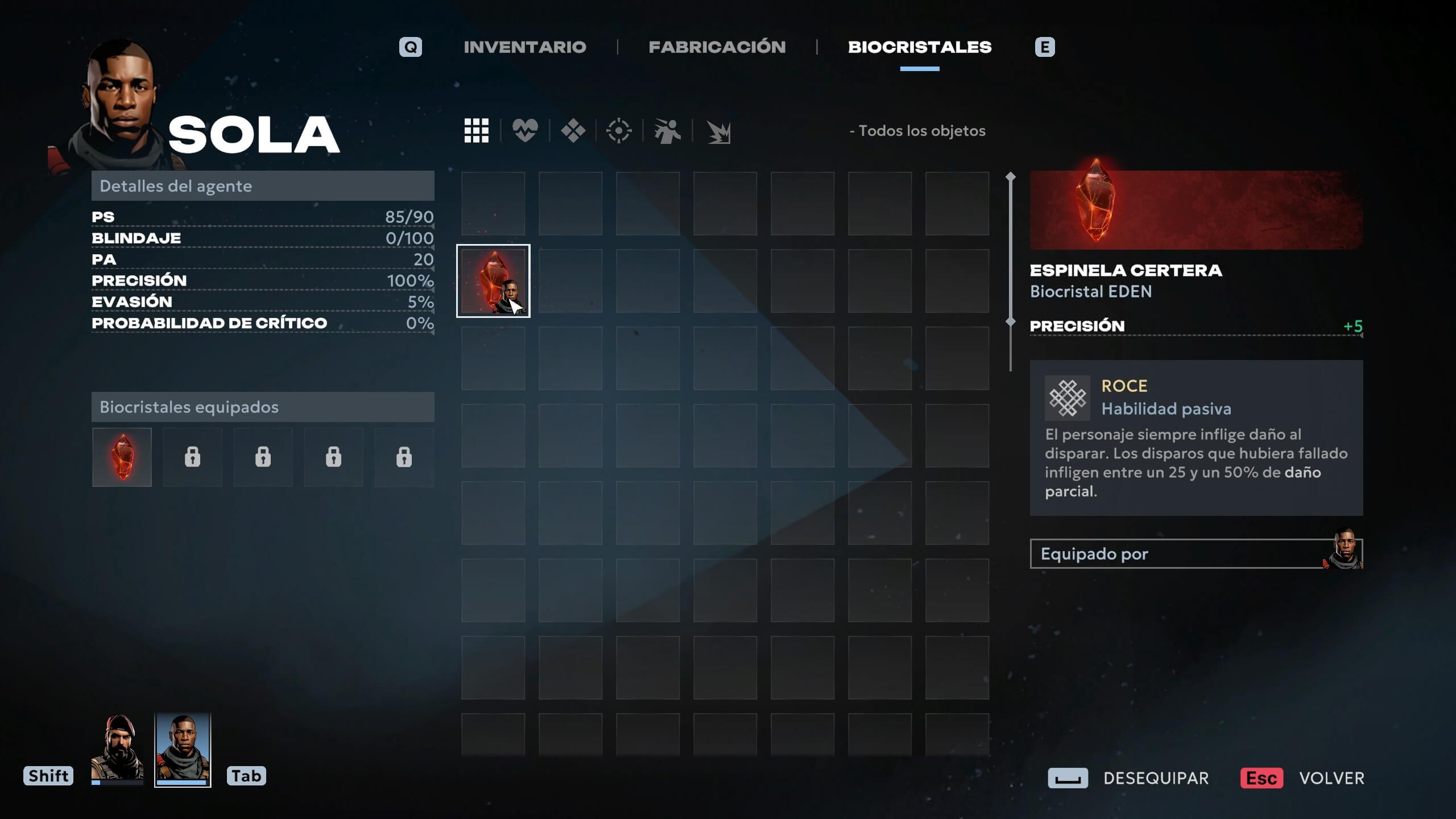Filter biocrystals by the crosshair precision icon

coord(619,131)
